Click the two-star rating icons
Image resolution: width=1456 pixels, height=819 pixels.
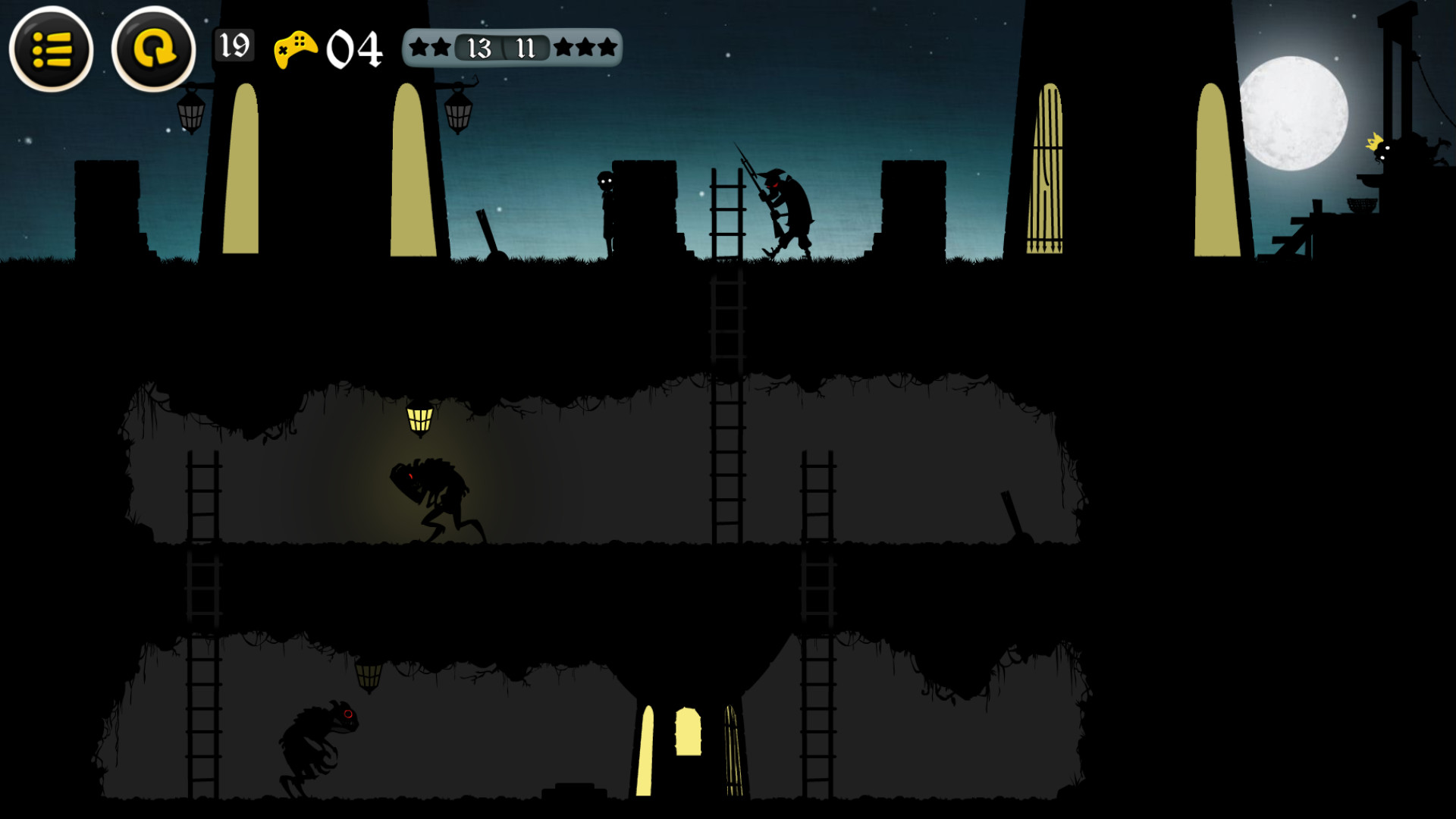430,49
